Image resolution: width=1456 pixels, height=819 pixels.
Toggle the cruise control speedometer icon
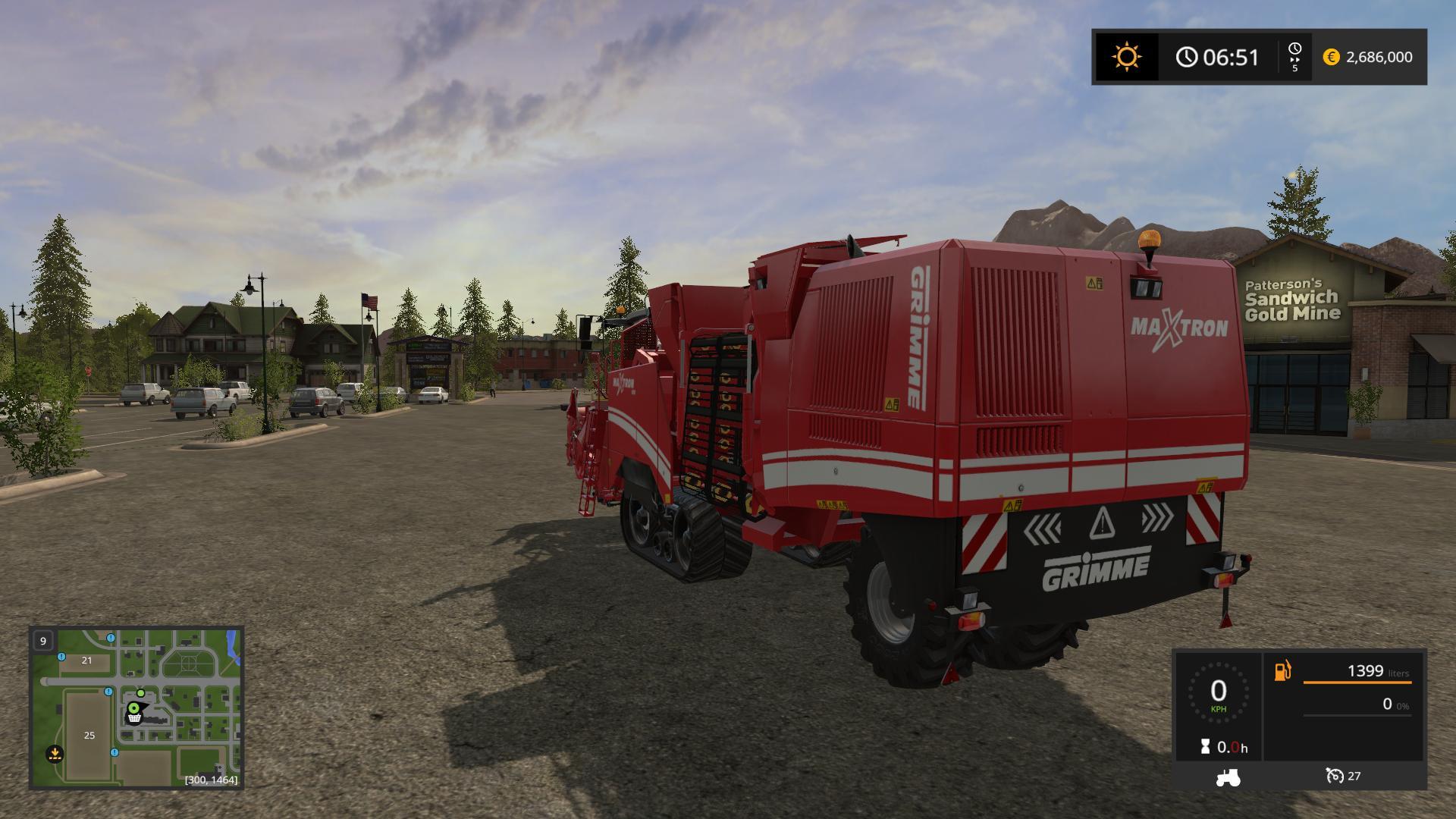point(1335,776)
